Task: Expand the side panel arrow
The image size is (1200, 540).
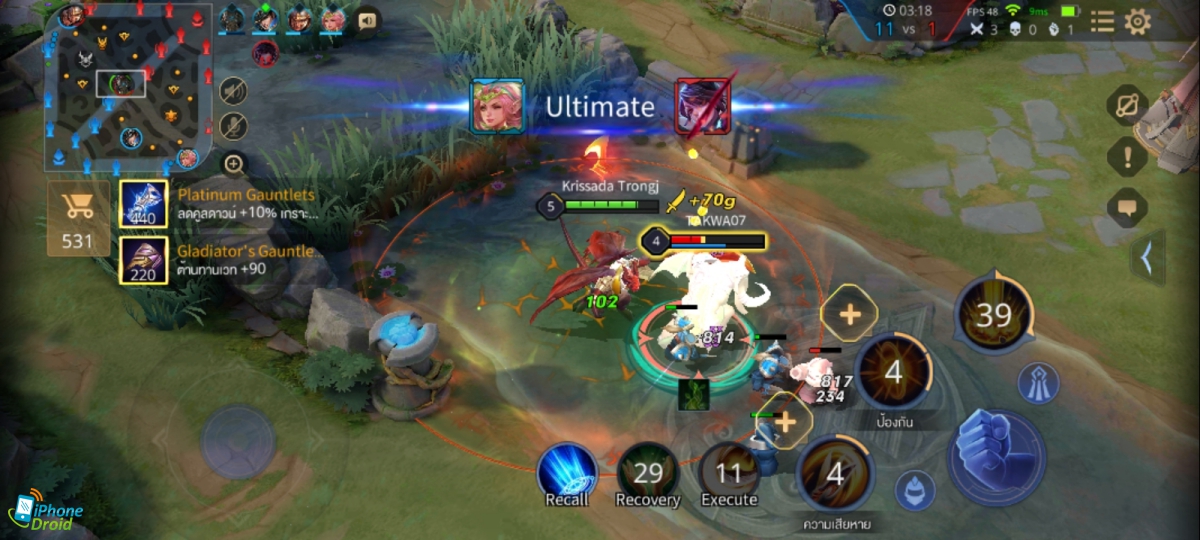Action: click(1146, 259)
